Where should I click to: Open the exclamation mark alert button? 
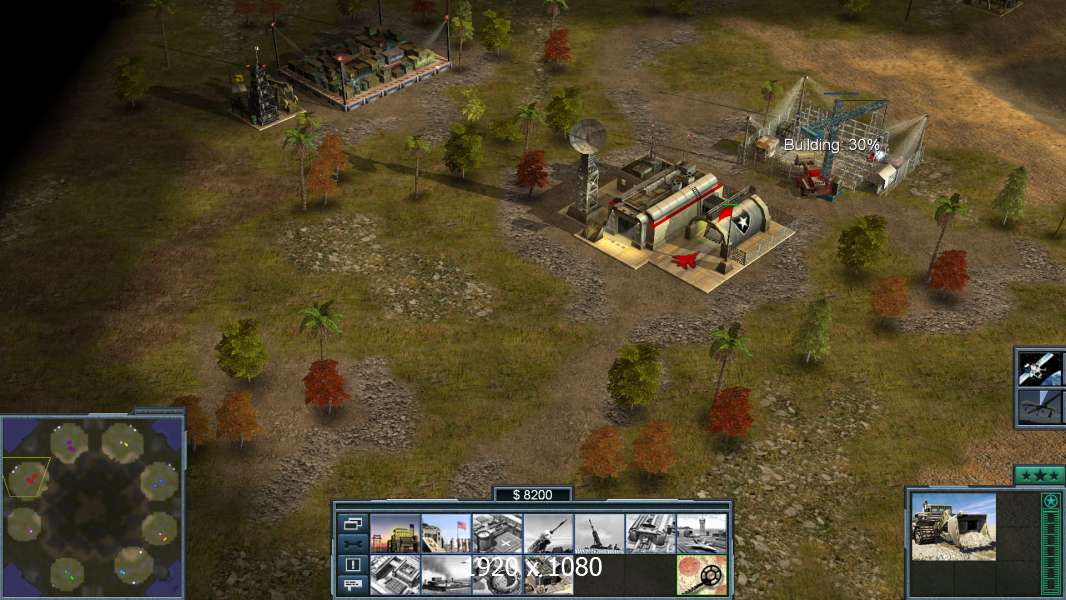pyautogui.click(x=352, y=565)
